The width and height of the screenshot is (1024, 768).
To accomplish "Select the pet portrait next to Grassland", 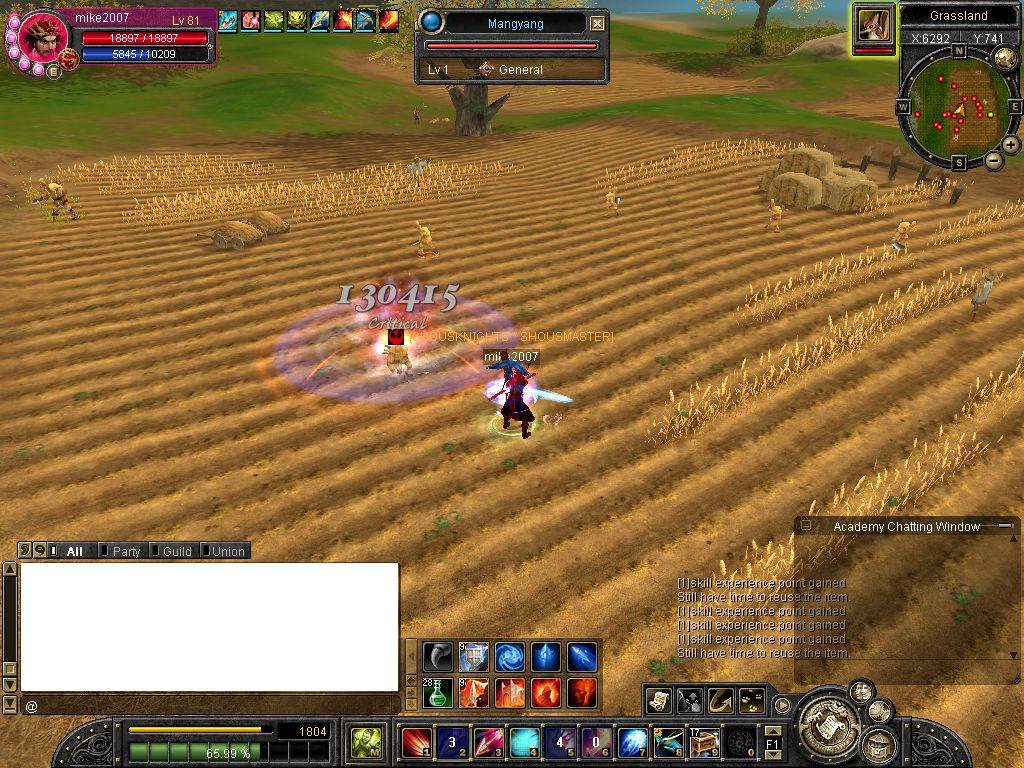I will click(x=873, y=27).
